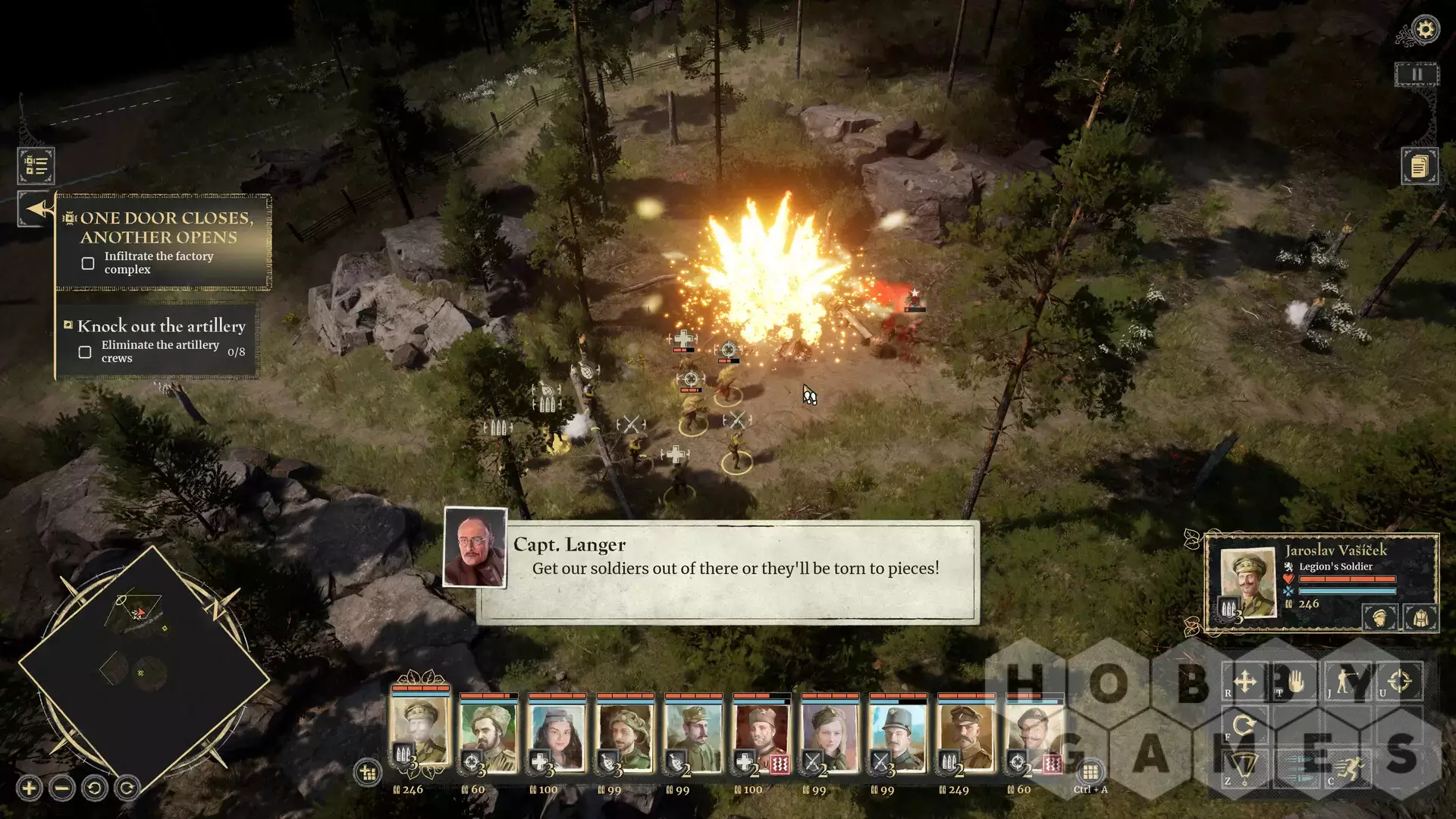The width and height of the screenshot is (1456, 819).
Task: Open the journal document icon
Action: point(1419,166)
